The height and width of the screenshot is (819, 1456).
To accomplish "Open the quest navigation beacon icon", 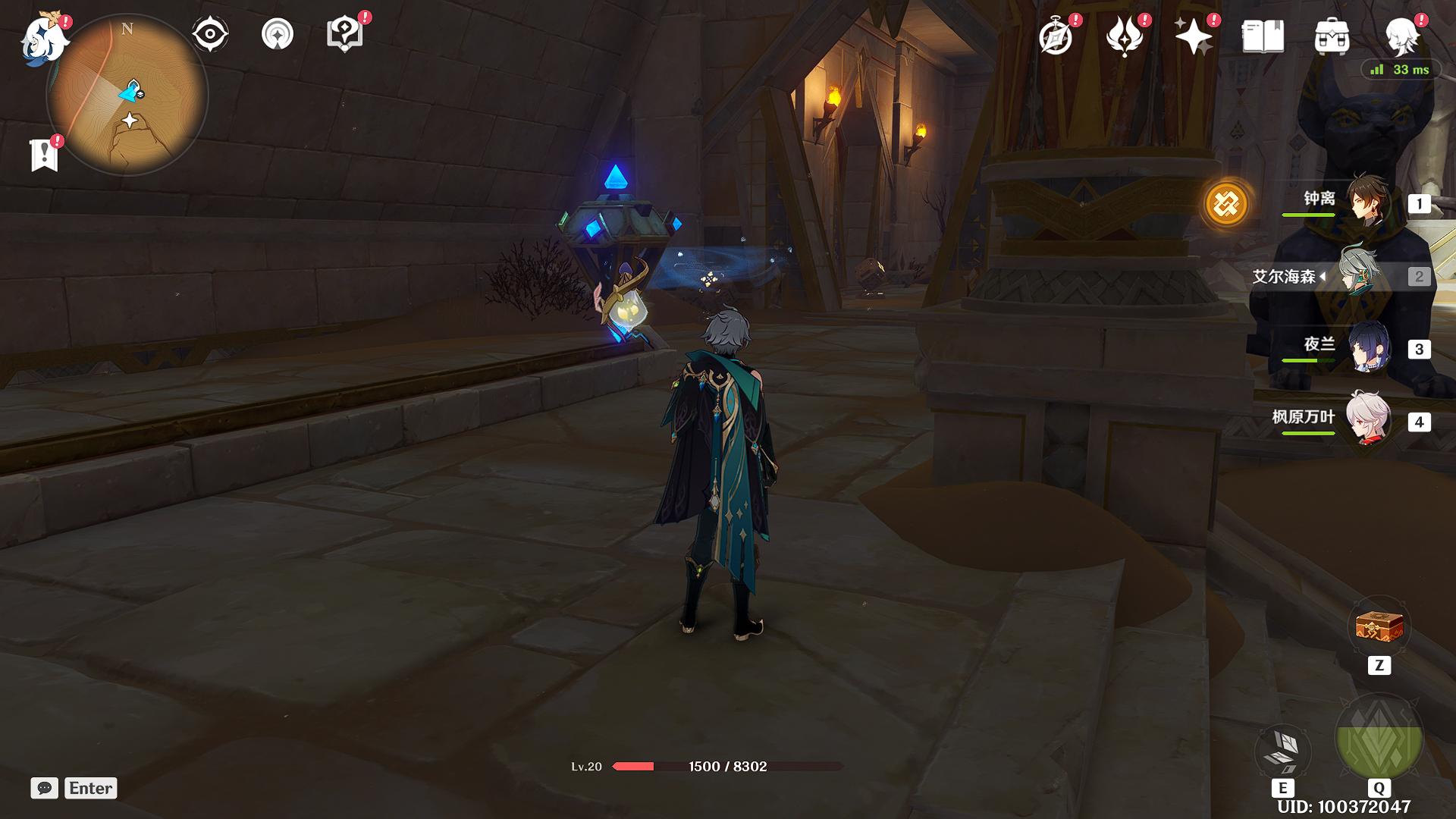I will point(277,34).
